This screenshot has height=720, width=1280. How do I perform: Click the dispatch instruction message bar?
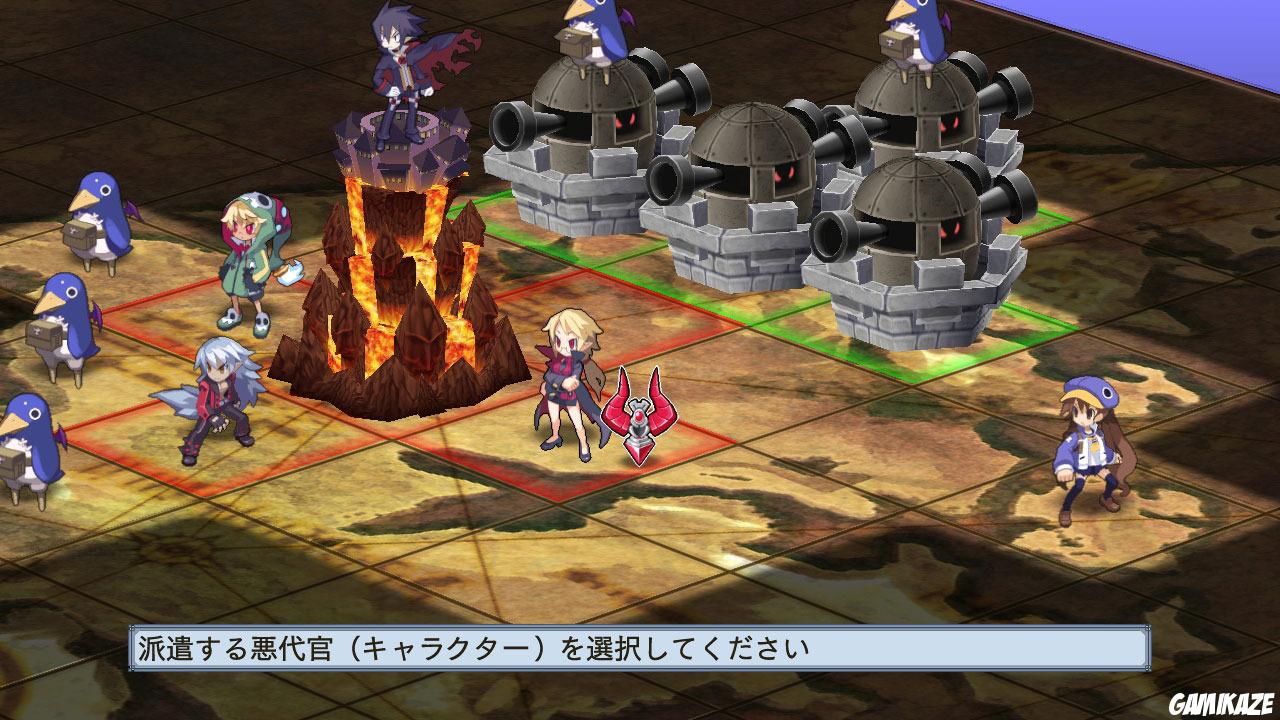click(x=640, y=647)
